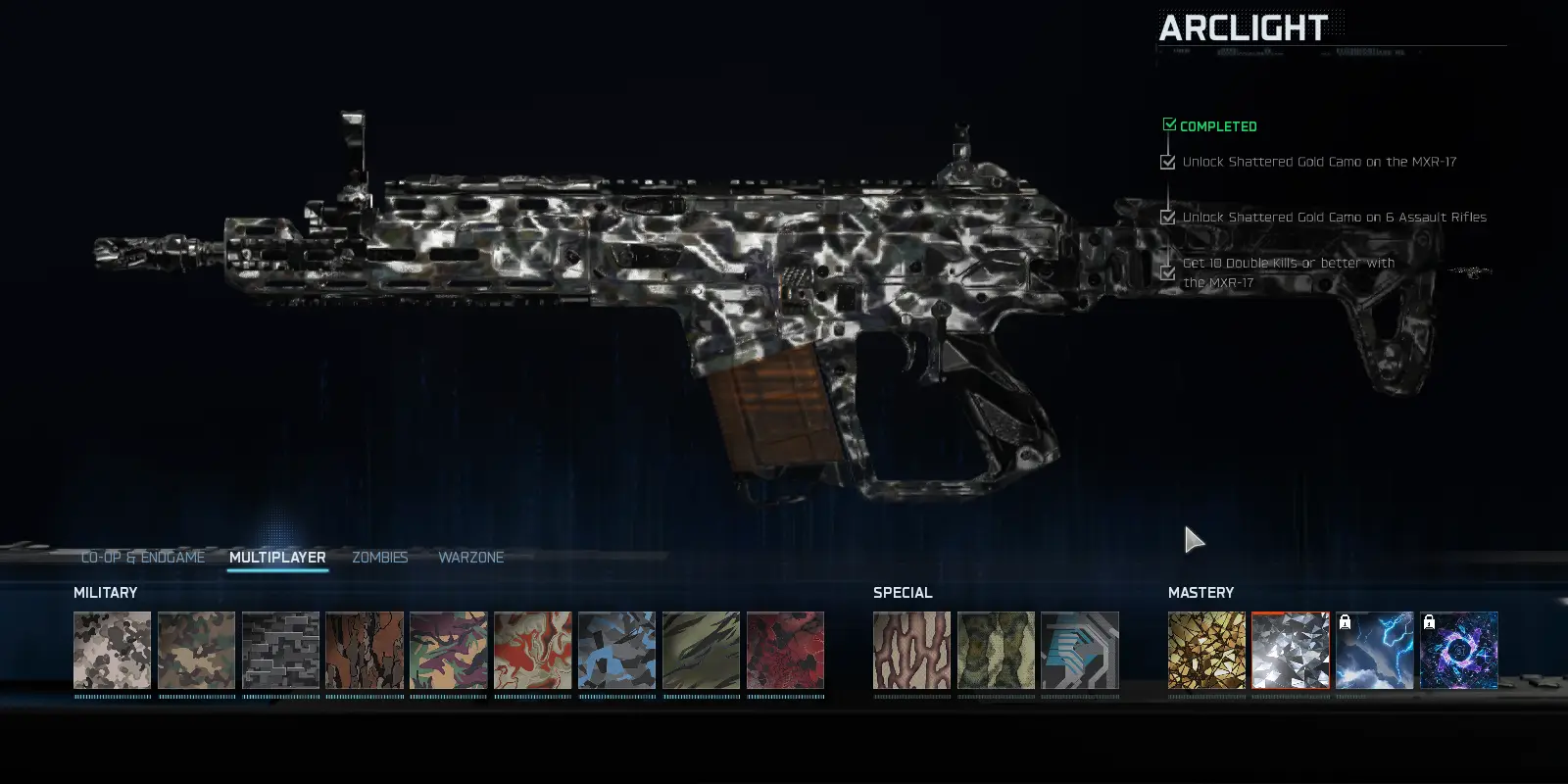
Task: Select the tiger stripe Military camo
Action: point(702,652)
